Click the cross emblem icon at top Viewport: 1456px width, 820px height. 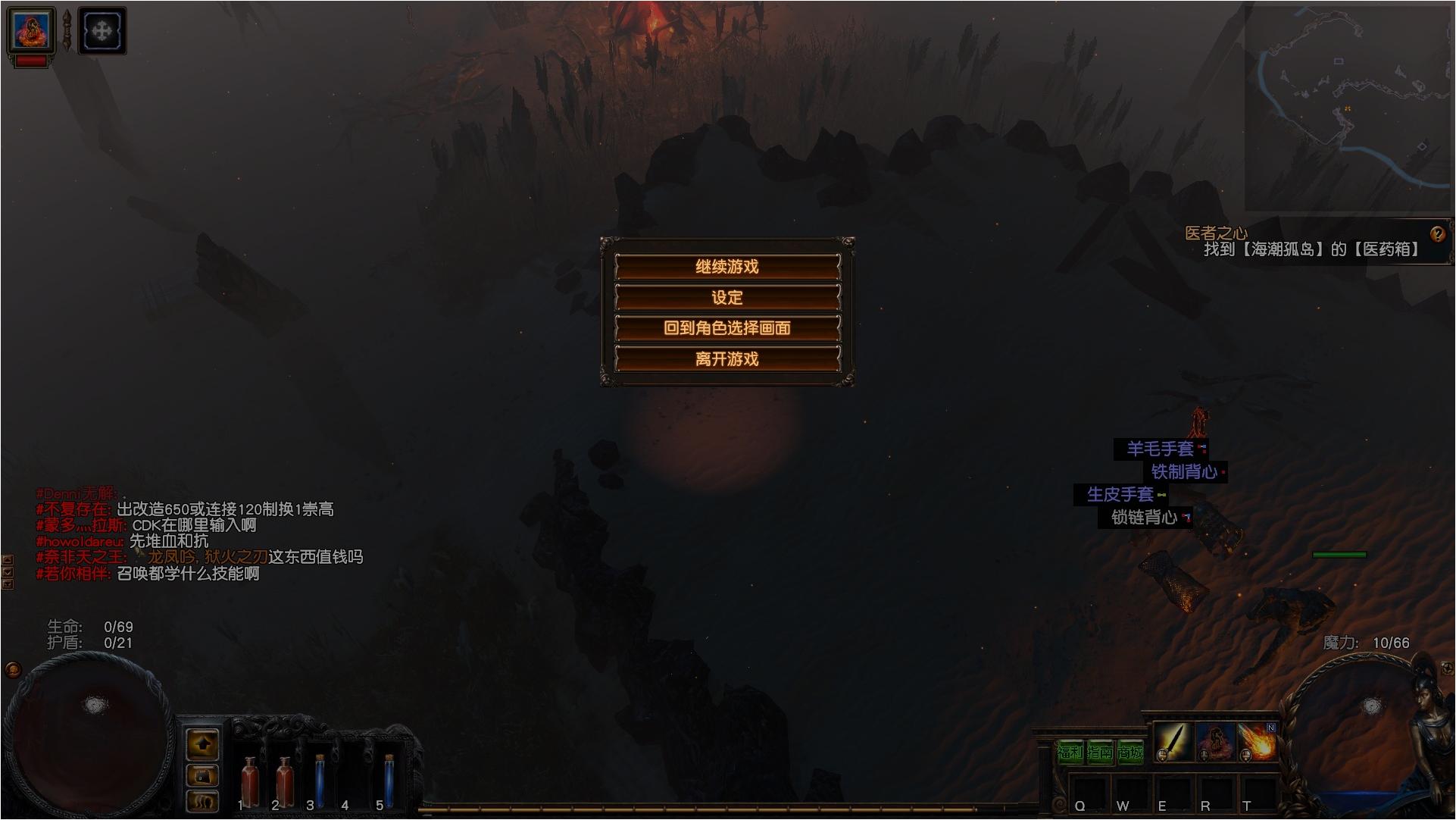[102, 31]
